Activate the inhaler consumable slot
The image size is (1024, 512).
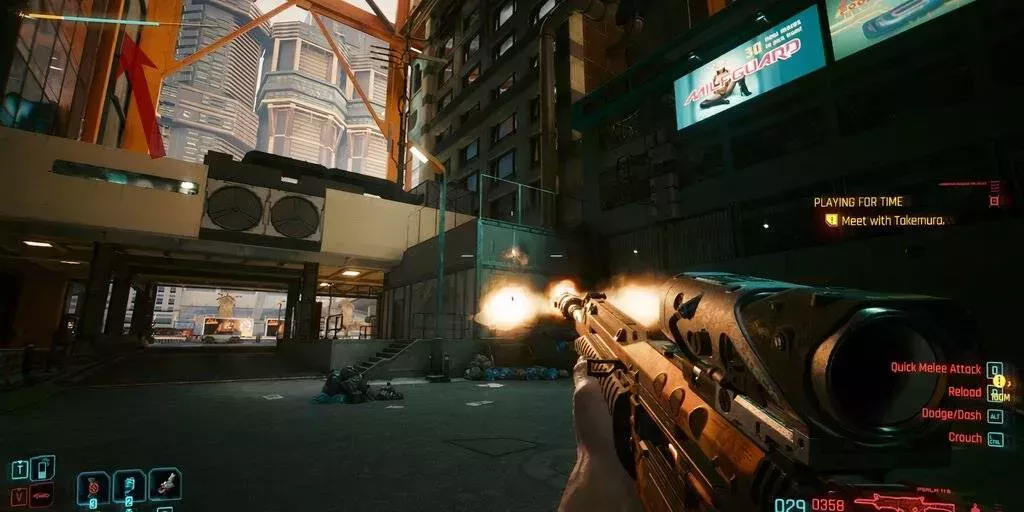click(129, 487)
